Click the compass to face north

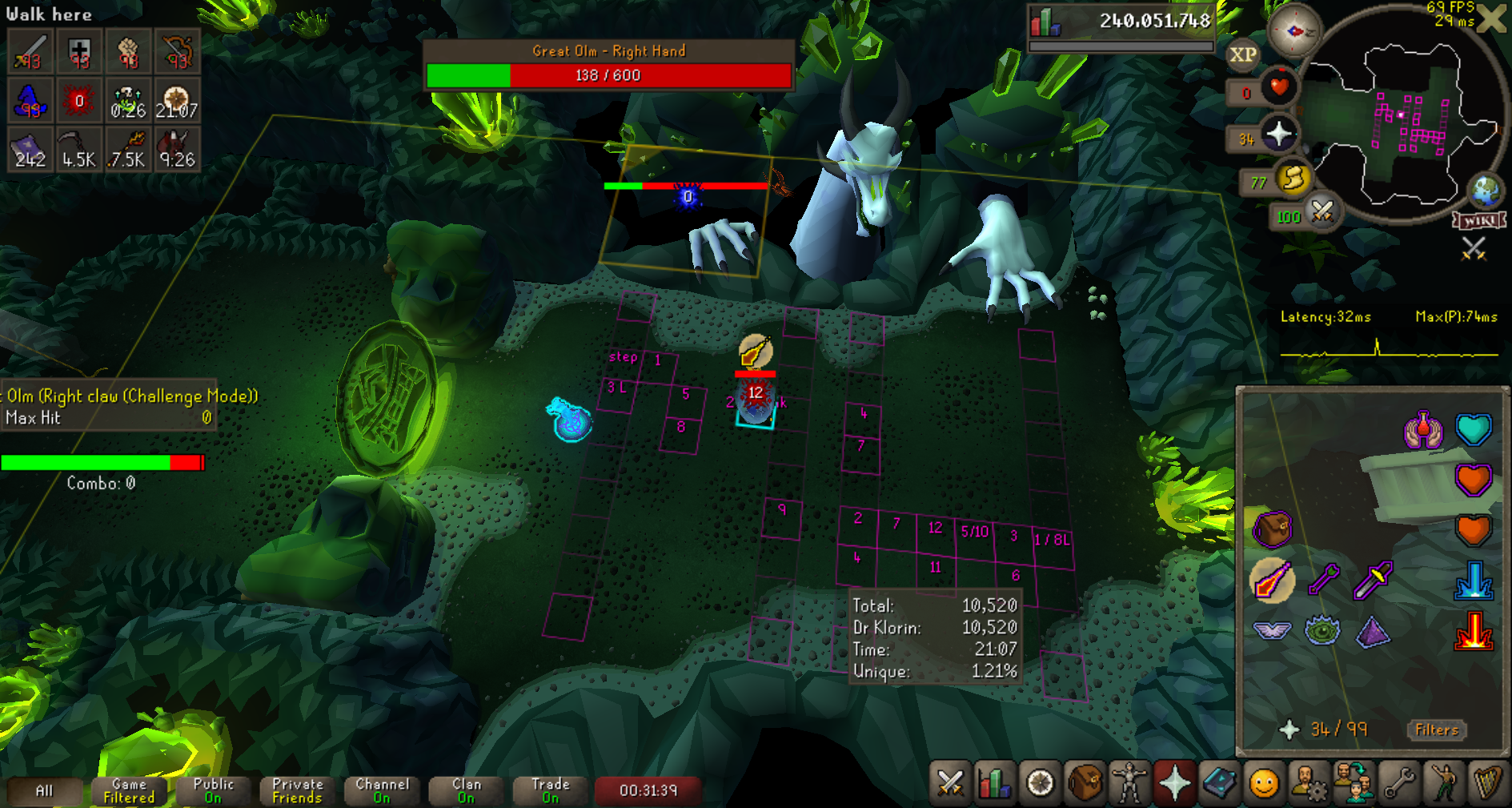click(x=1293, y=32)
